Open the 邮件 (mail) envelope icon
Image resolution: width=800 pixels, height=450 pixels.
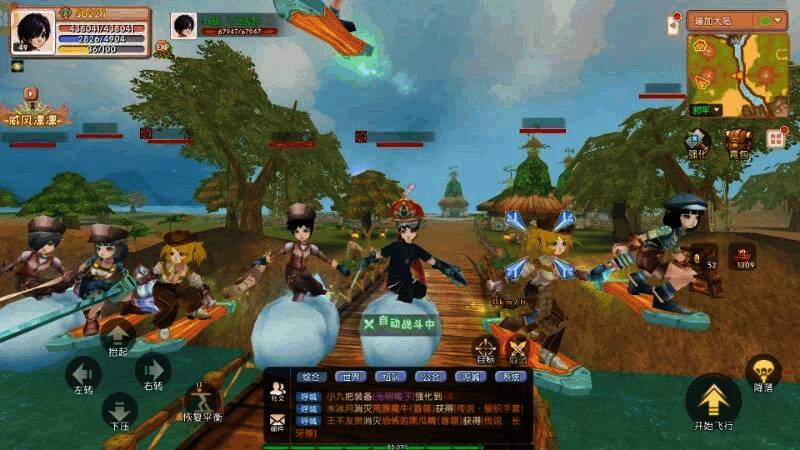point(277,423)
